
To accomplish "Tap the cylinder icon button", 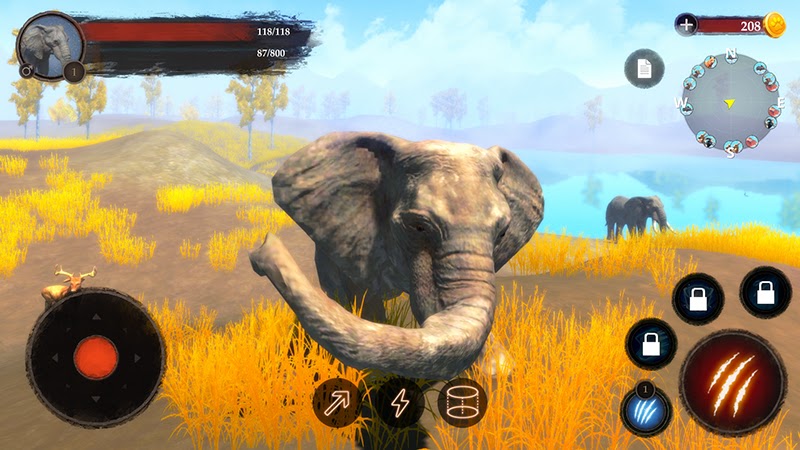I will (462, 402).
